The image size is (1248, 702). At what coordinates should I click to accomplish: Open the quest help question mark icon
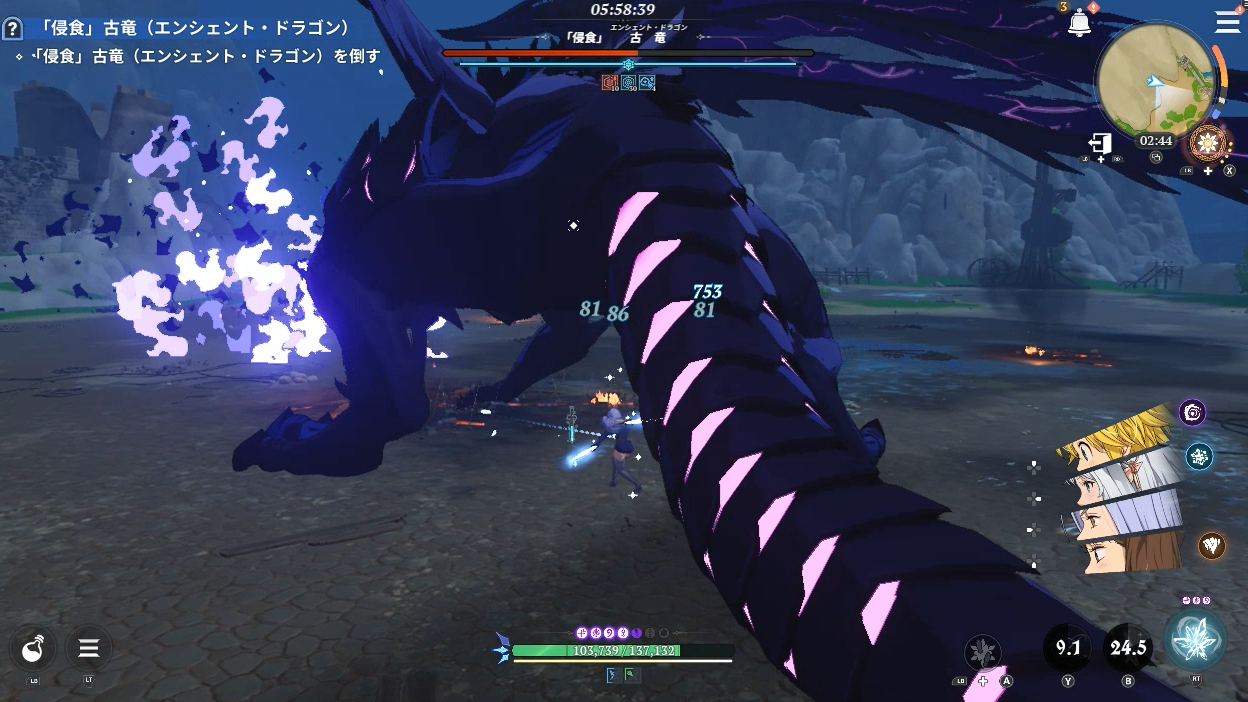pyautogui.click(x=13, y=28)
